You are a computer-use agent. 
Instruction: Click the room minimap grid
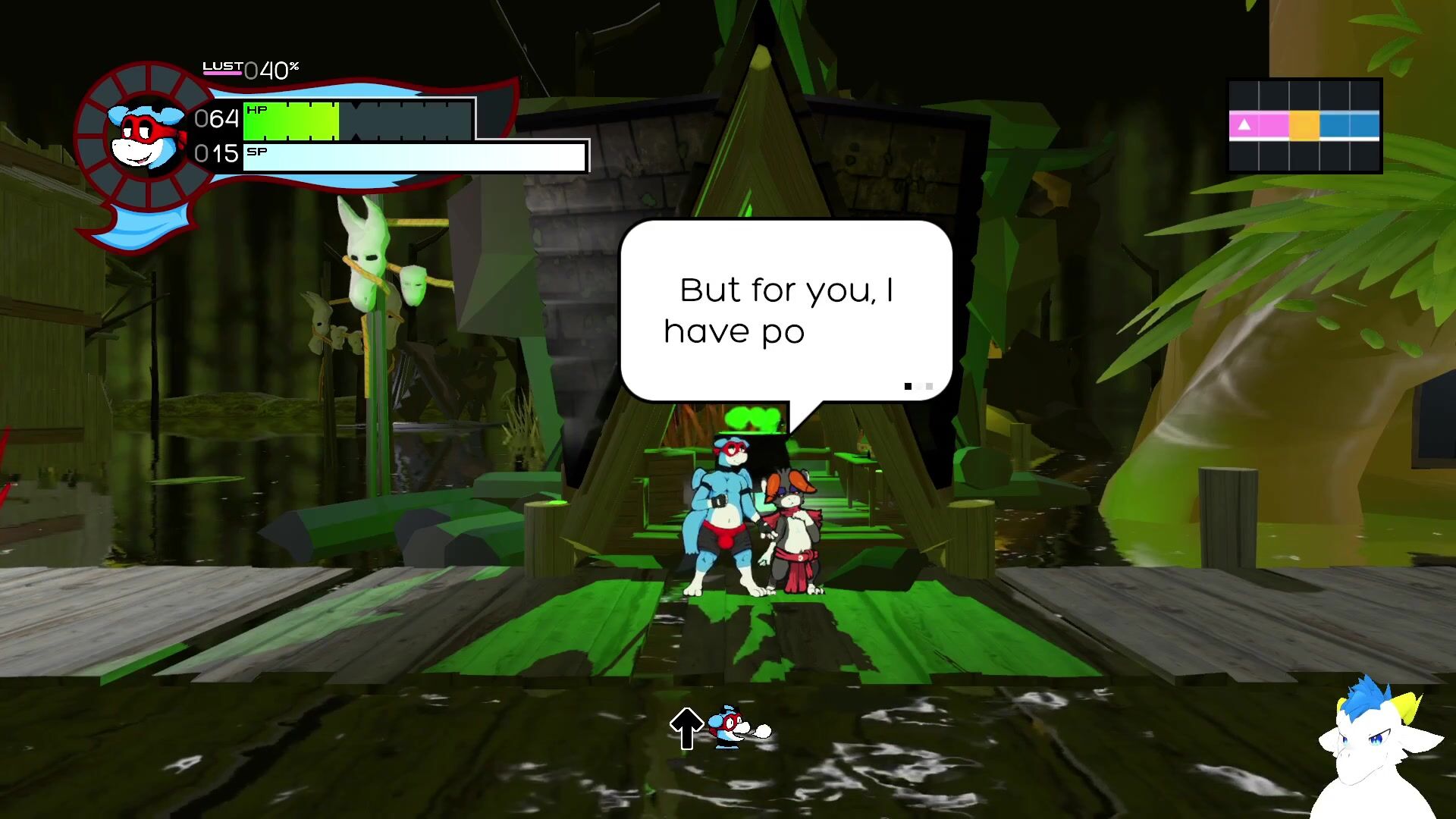coord(1304,126)
